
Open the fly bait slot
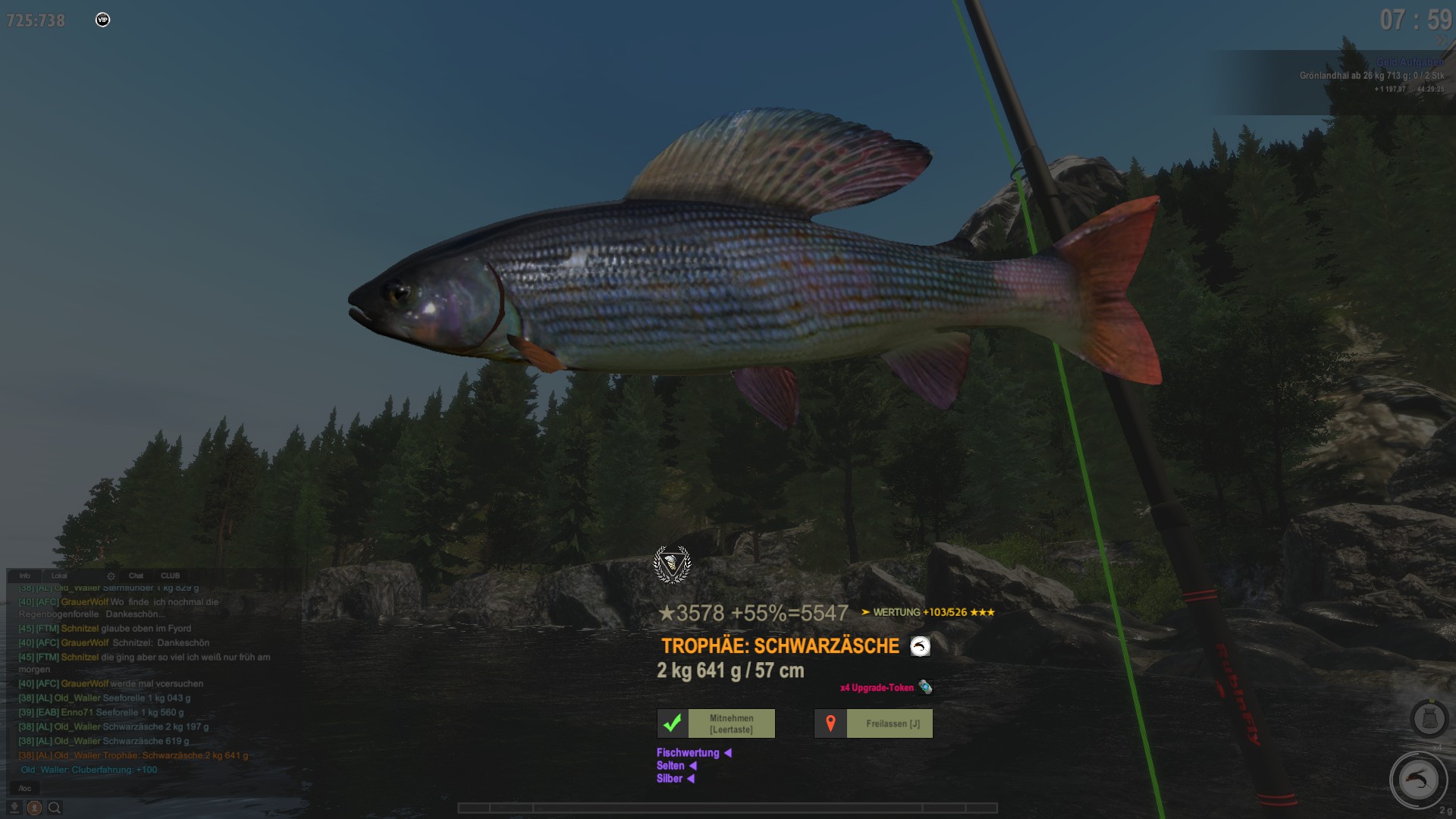pyautogui.click(x=1418, y=780)
